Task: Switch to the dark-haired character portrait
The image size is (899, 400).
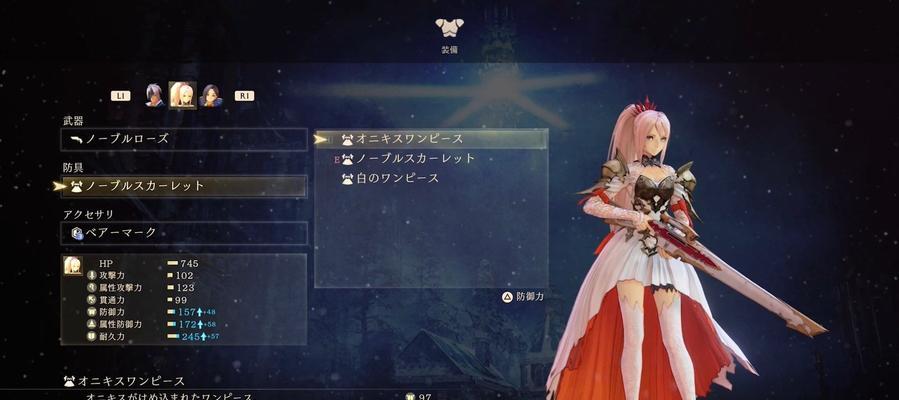Action: [210, 95]
